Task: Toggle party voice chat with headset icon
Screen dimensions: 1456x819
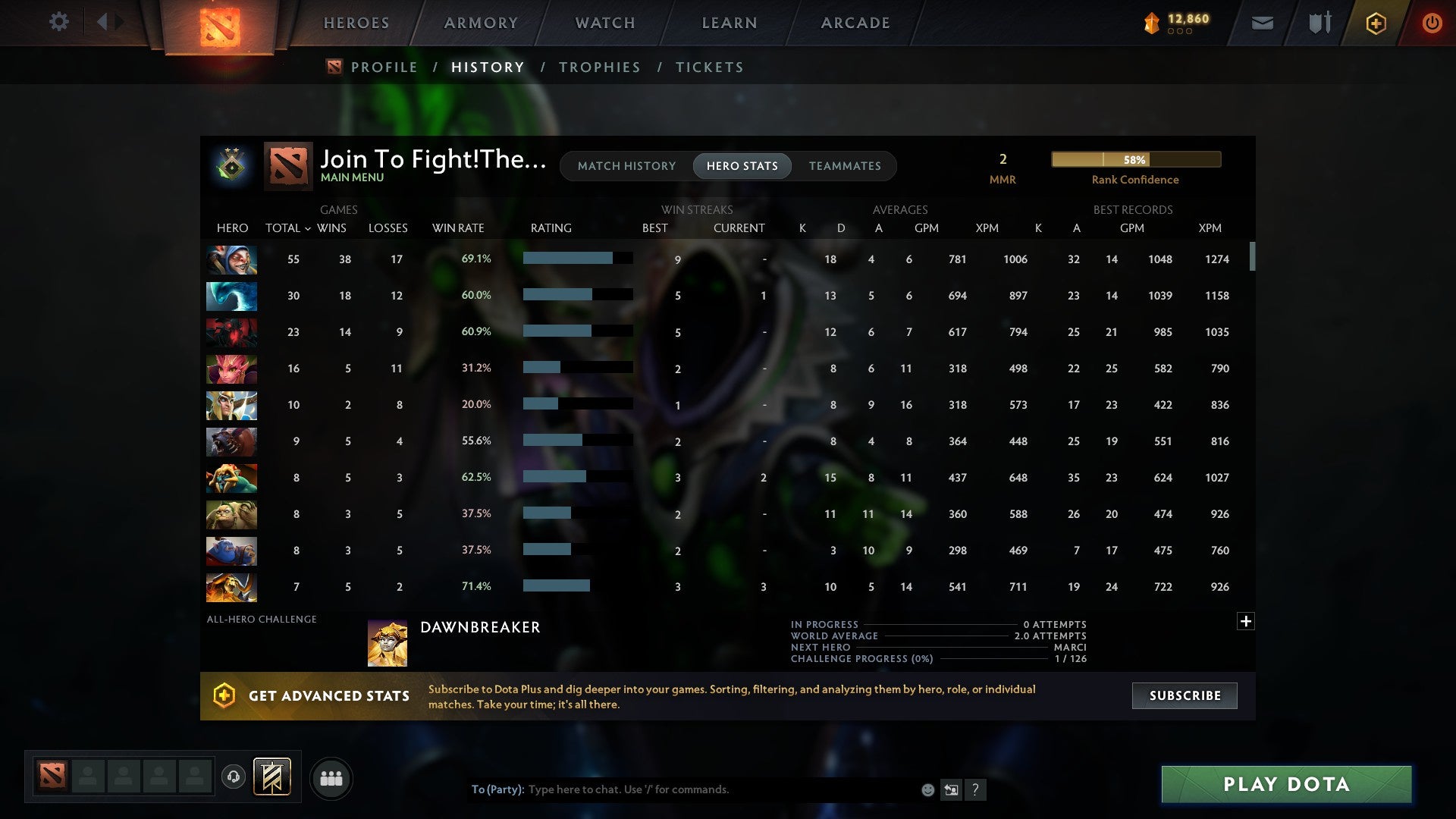Action: [x=234, y=778]
